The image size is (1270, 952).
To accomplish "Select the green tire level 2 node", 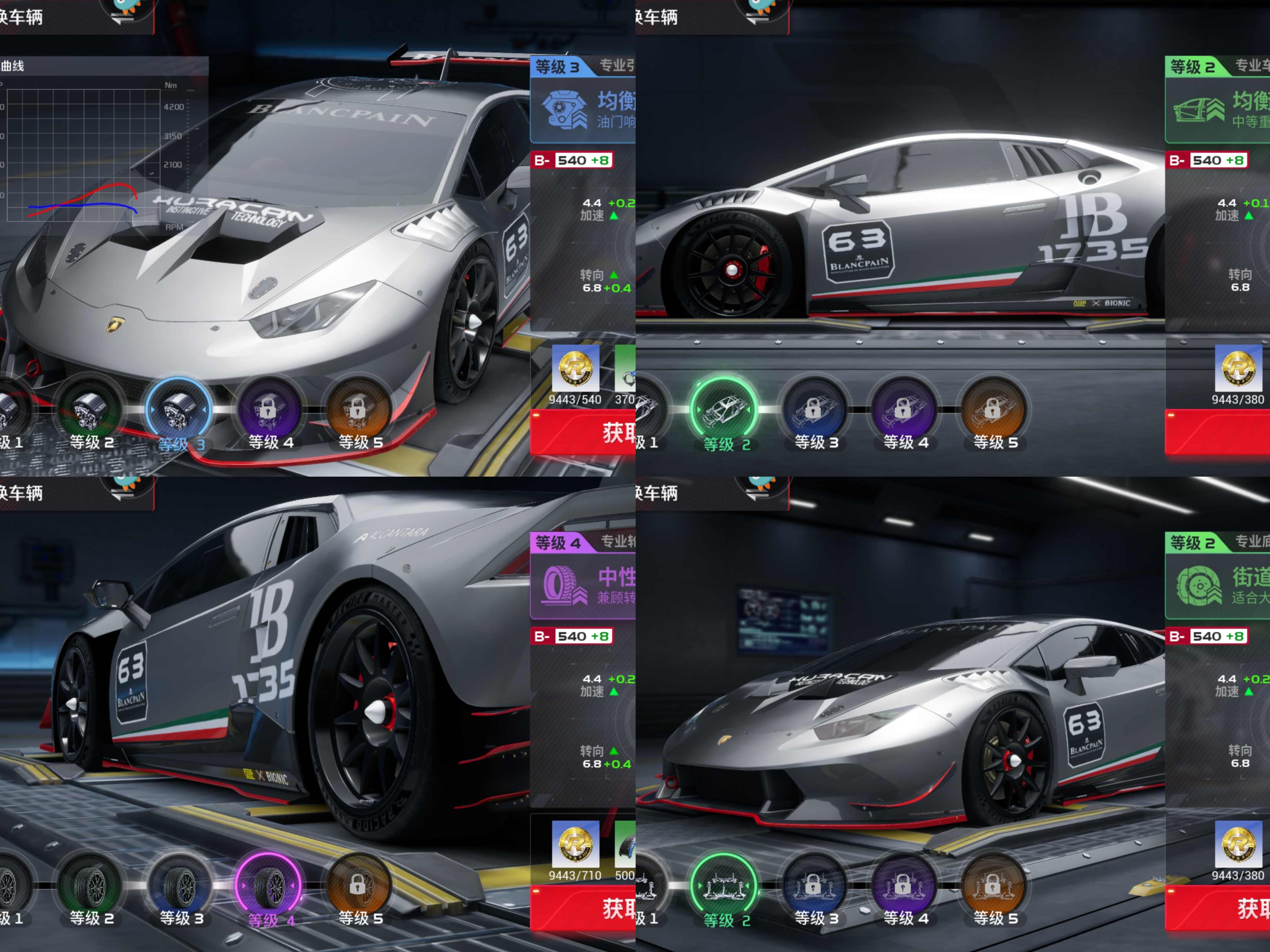I will (x=90, y=886).
